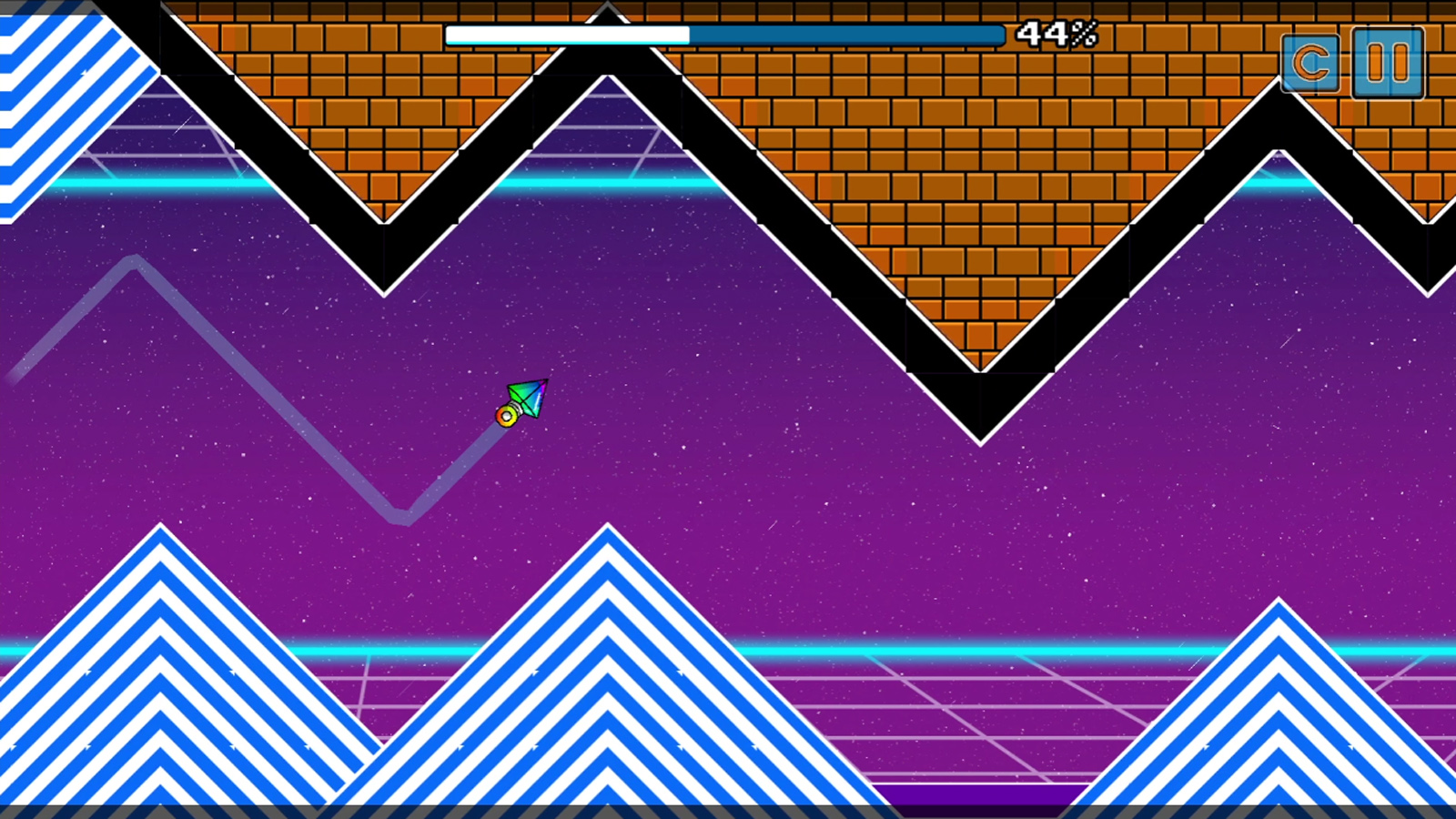Click the white filled portion of progress bar
This screenshot has width=1456, height=819.
tap(564, 35)
